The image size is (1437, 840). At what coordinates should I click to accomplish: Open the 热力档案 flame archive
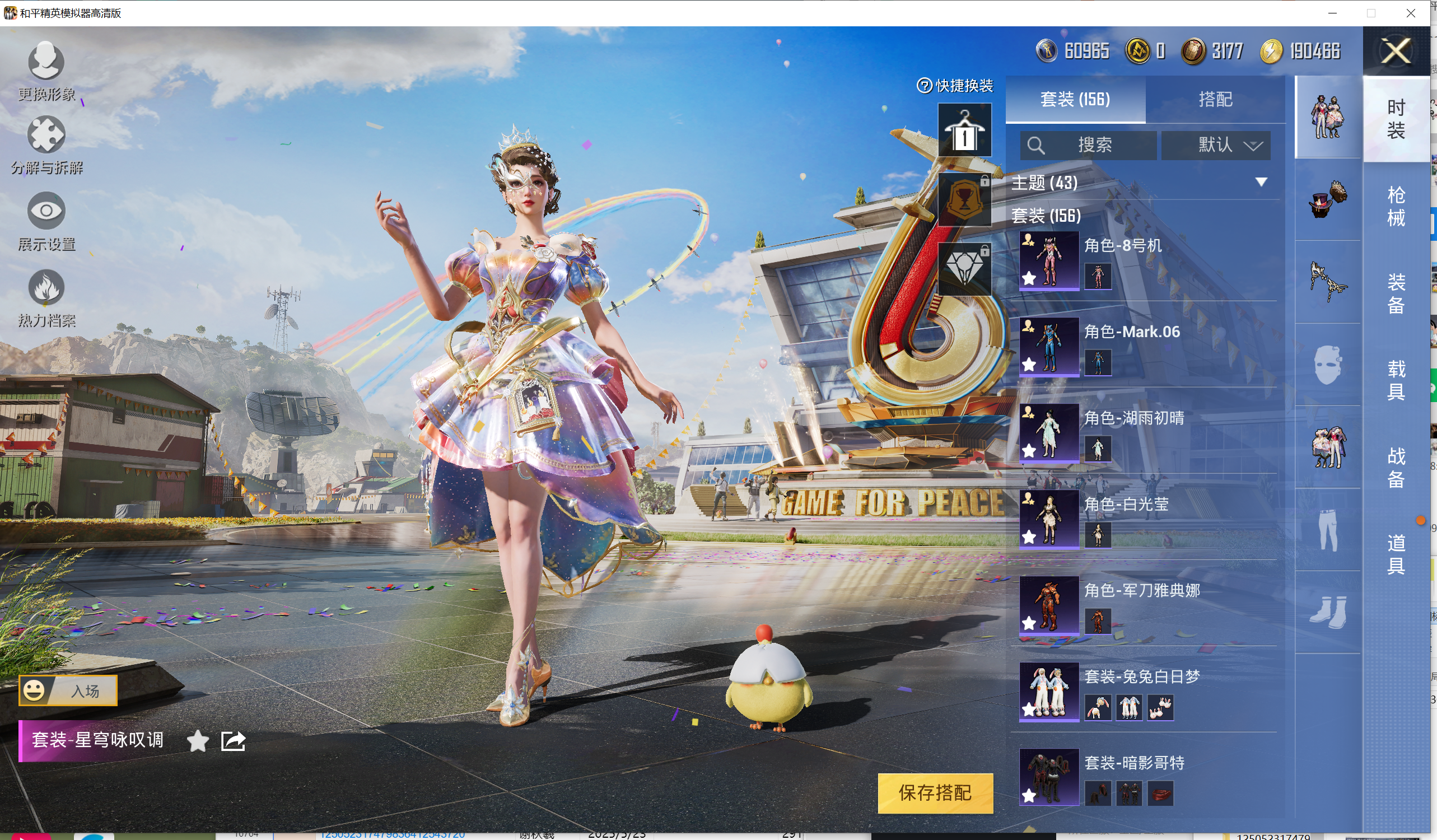(x=46, y=297)
